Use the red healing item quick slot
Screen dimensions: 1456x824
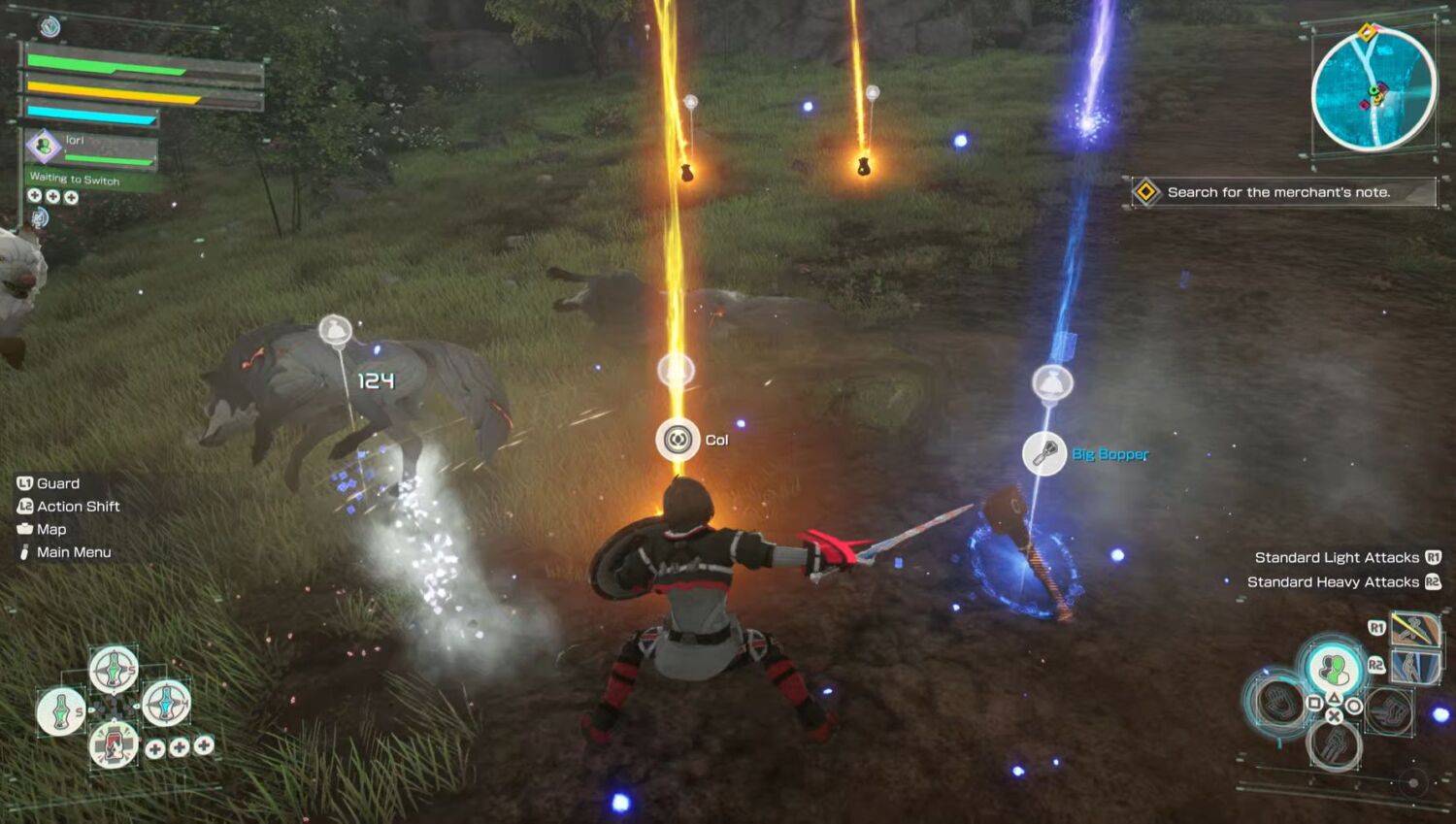pos(114,745)
